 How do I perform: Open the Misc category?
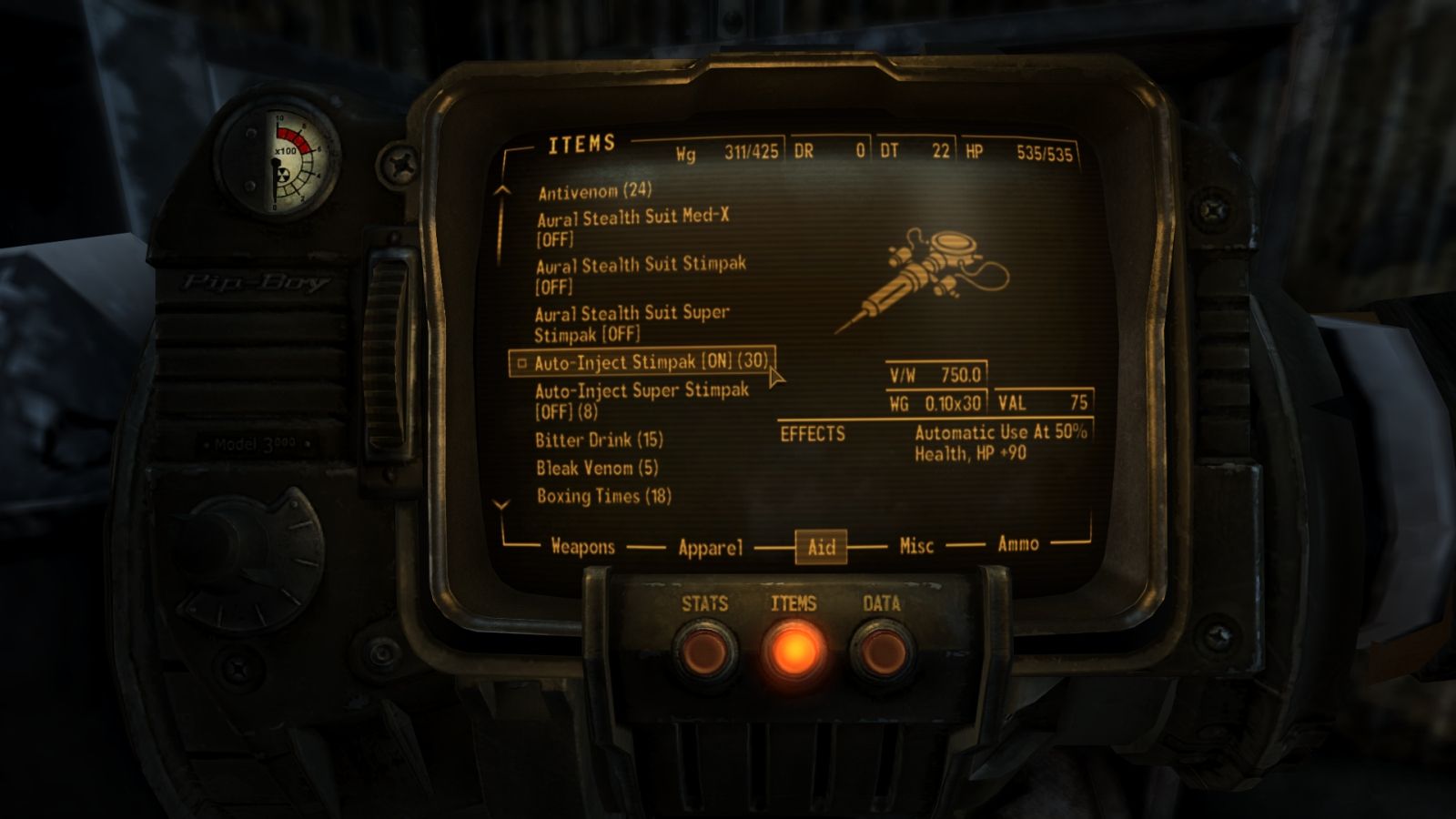point(916,546)
